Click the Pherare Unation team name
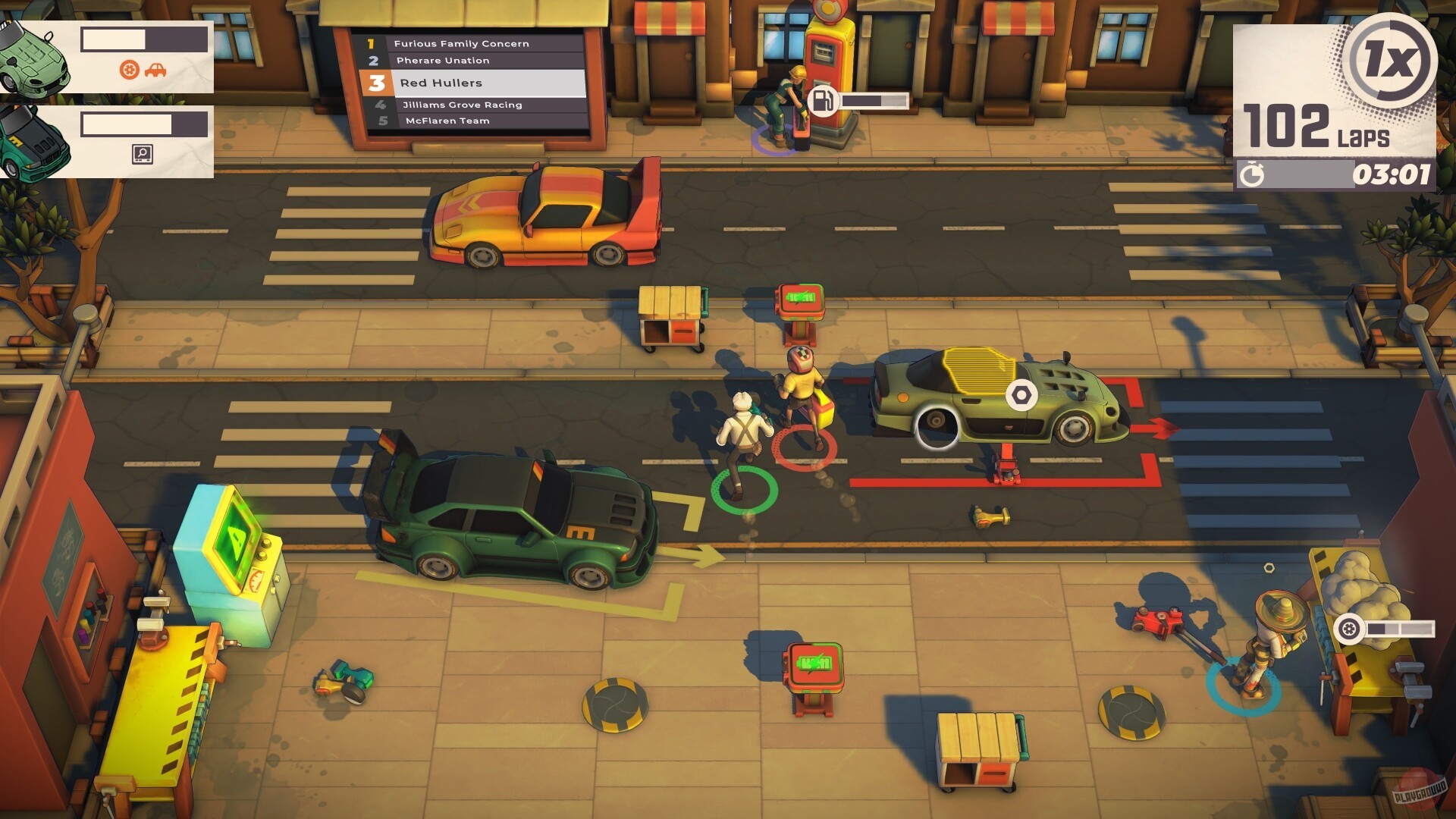1456x819 pixels. tap(445, 60)
